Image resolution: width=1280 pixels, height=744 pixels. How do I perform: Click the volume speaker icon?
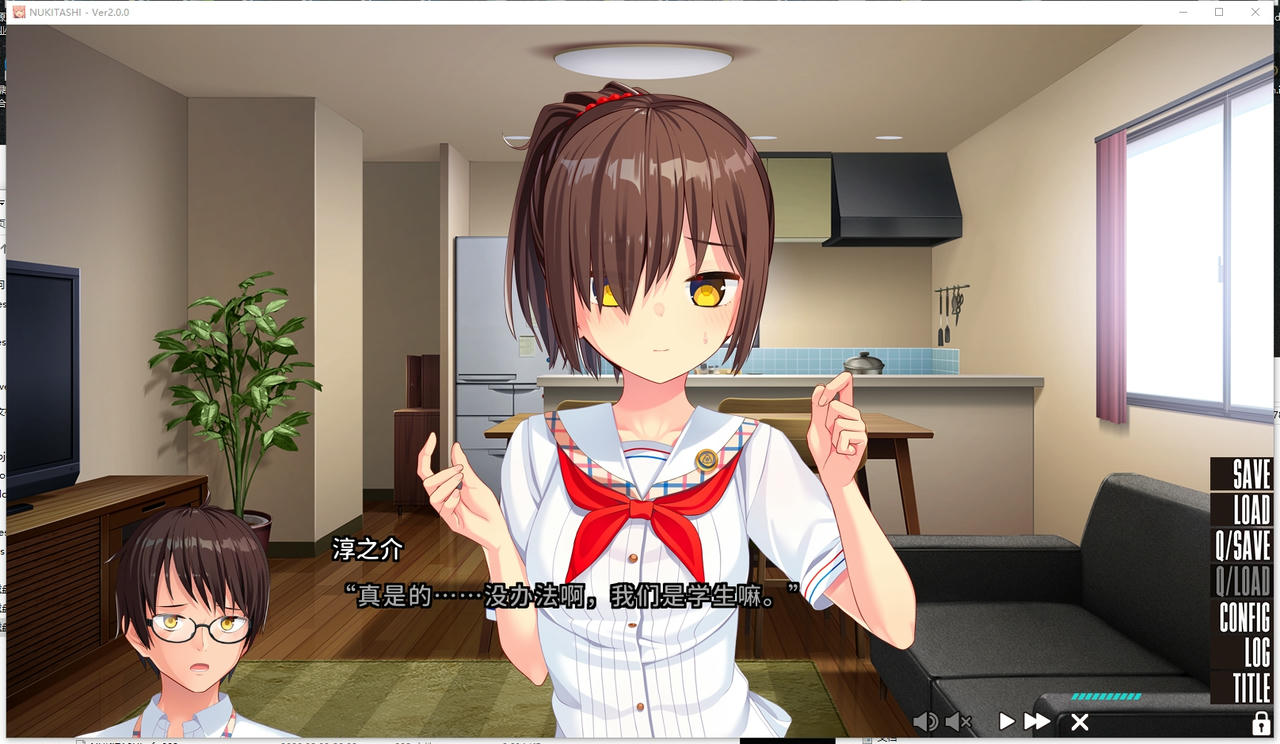point(926,721)
